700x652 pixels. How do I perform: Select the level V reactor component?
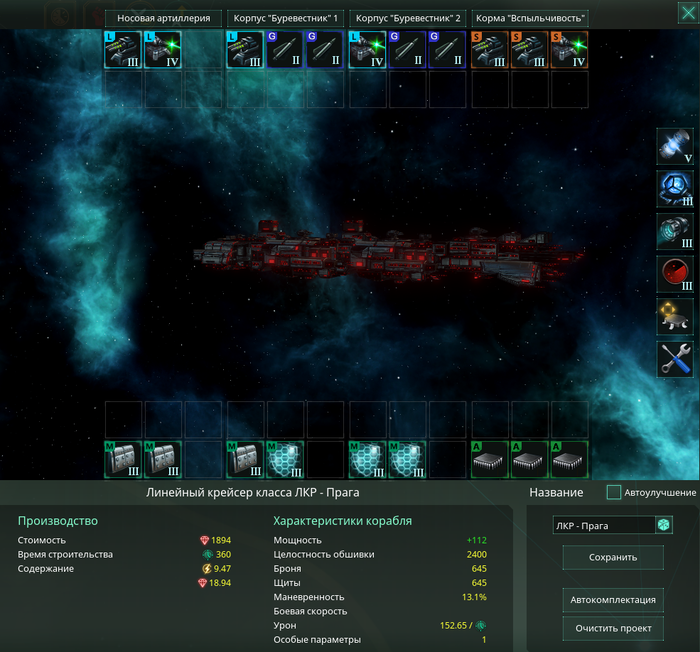(675, 147)
